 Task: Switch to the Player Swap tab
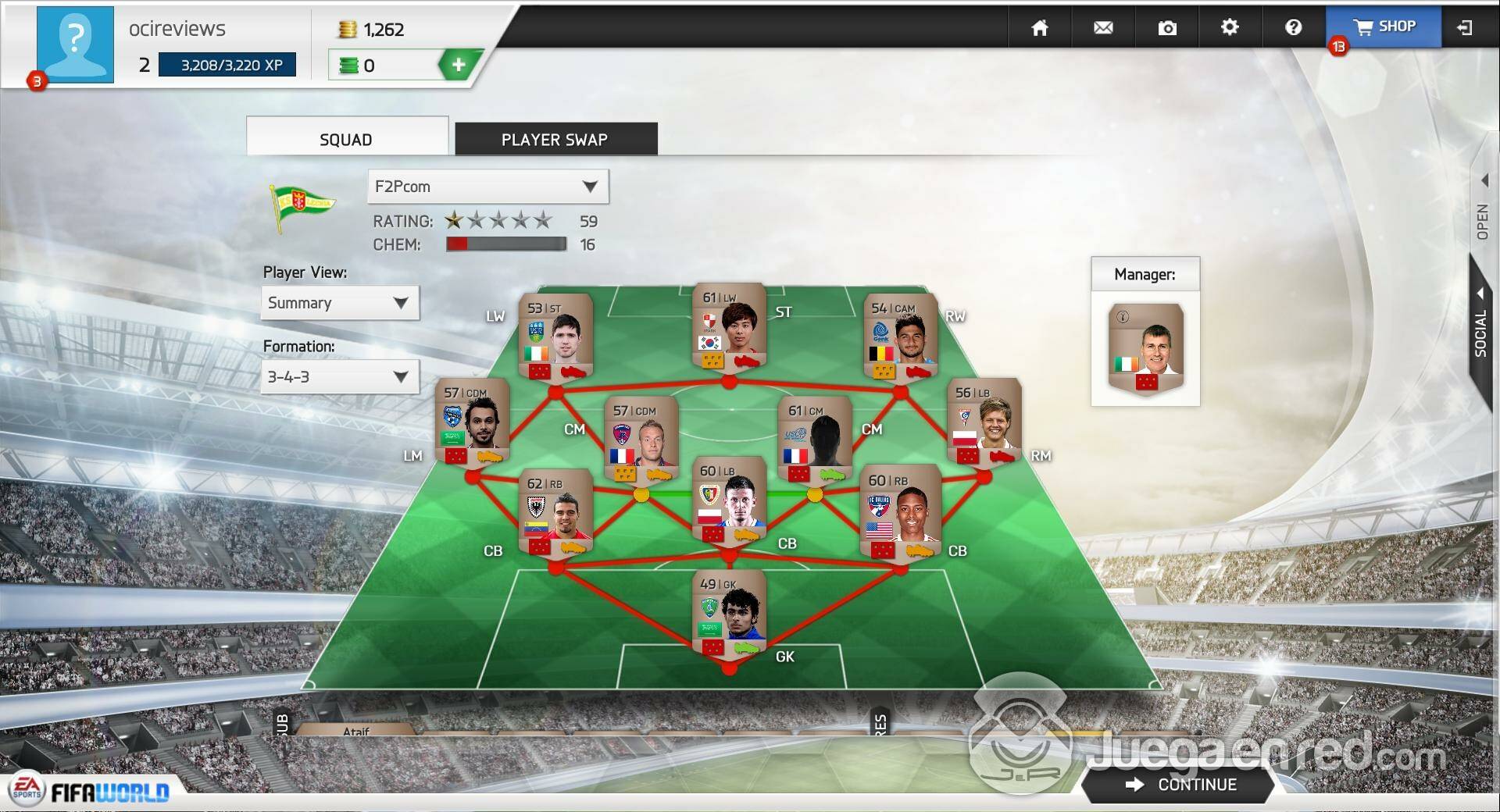(x=555, y=140)
